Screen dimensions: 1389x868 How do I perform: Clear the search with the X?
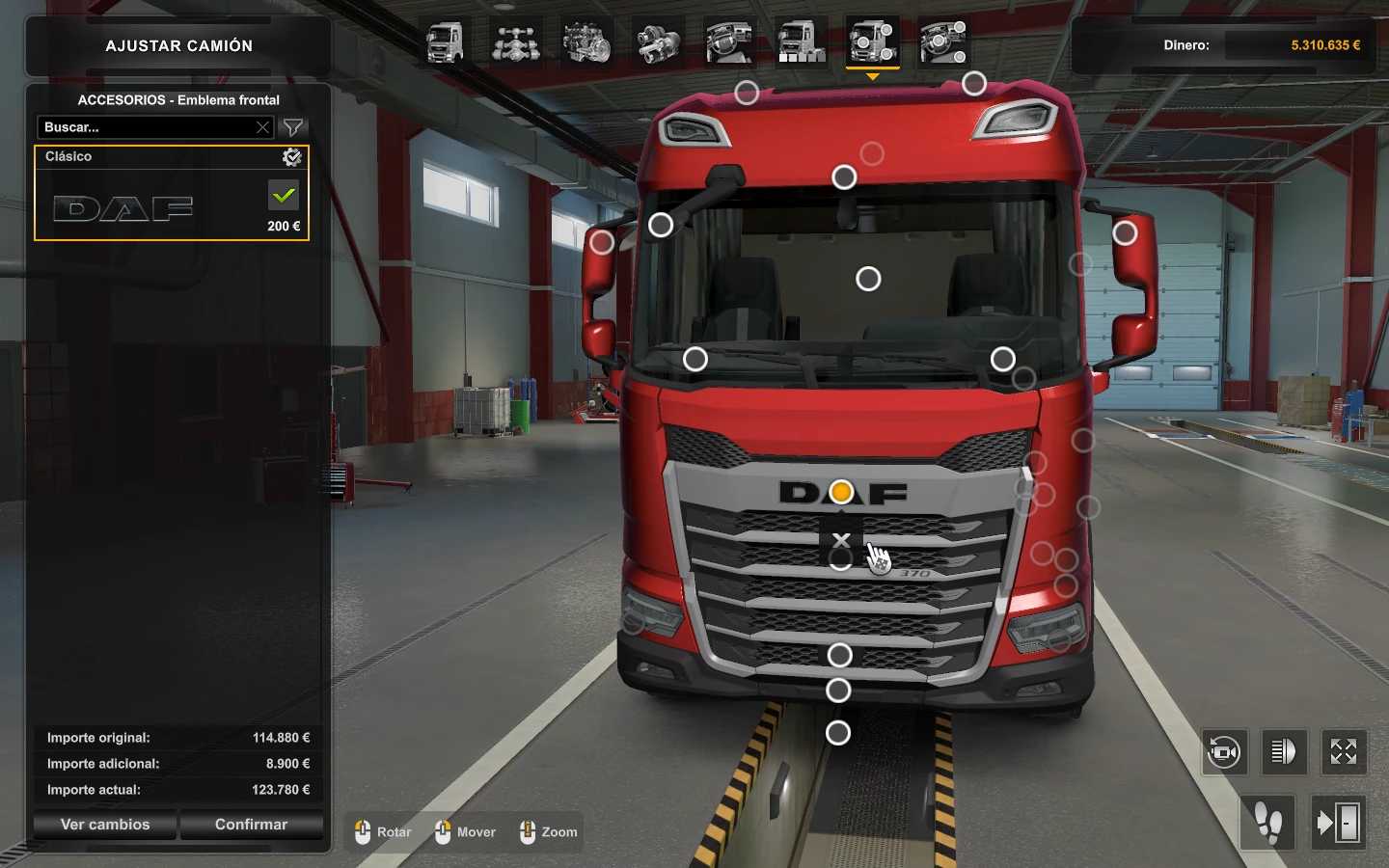tap(262, 127)
